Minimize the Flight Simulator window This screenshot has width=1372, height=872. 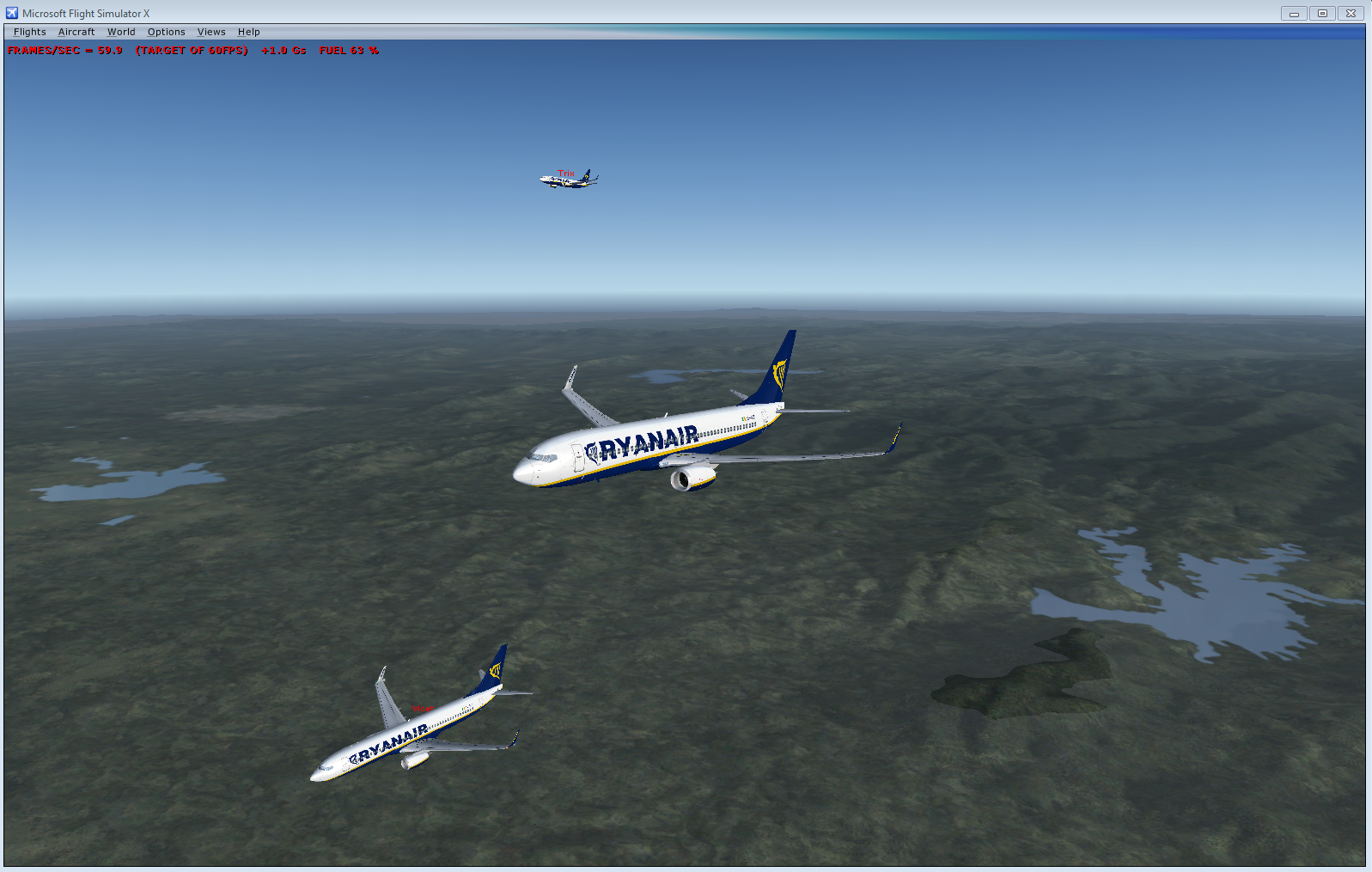click(x=1294, y=13)
